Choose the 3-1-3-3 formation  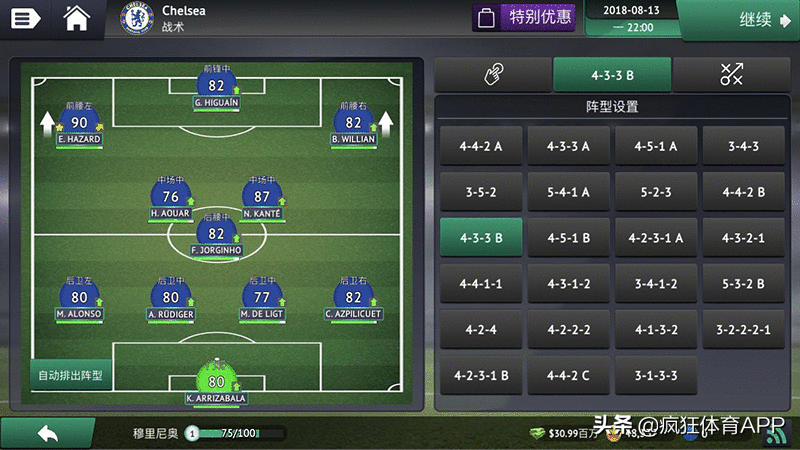tap(656, 376)
